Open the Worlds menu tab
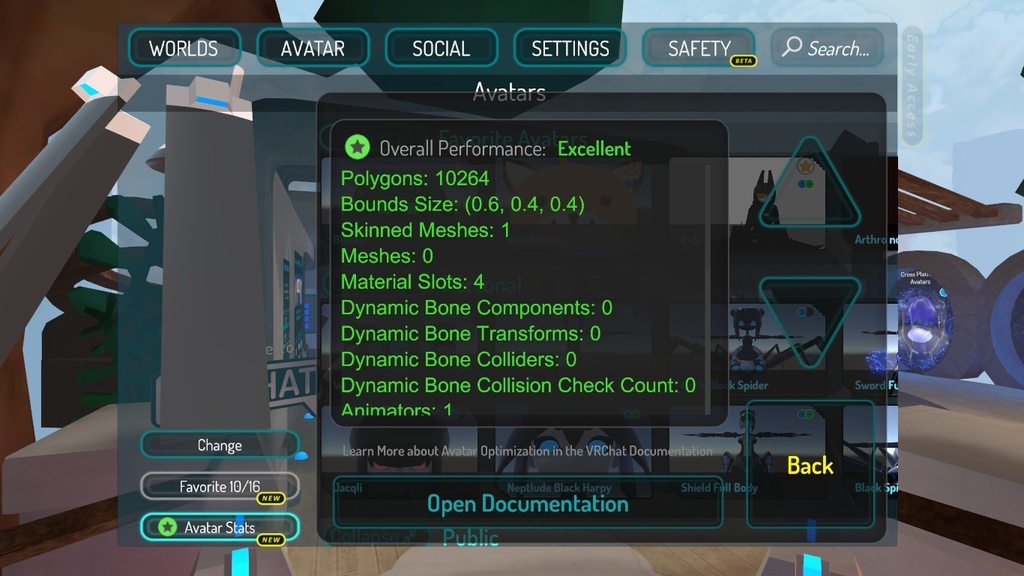1024x576 pixels. point(184,48)
